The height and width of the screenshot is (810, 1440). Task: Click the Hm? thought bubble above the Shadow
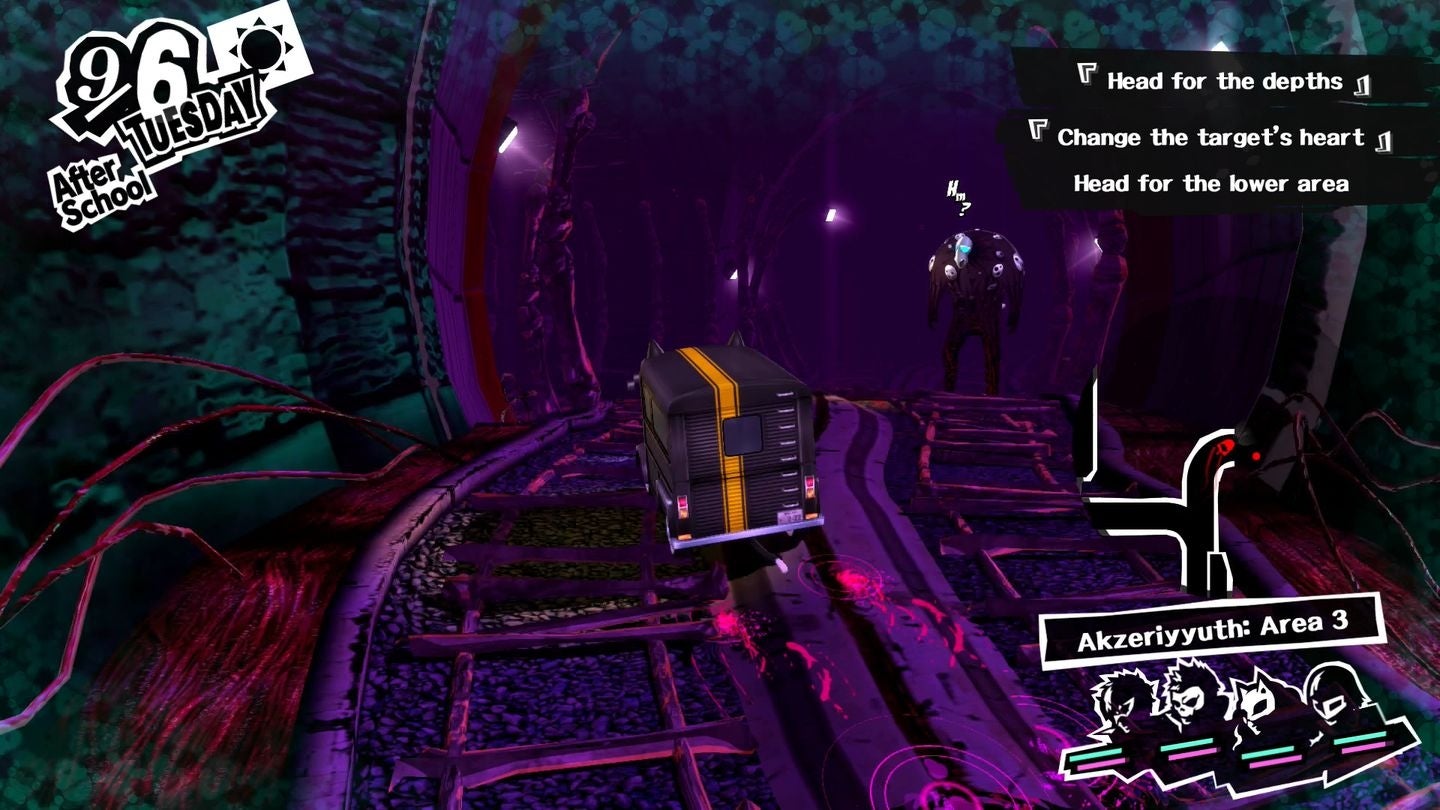(x=958, y=196)
